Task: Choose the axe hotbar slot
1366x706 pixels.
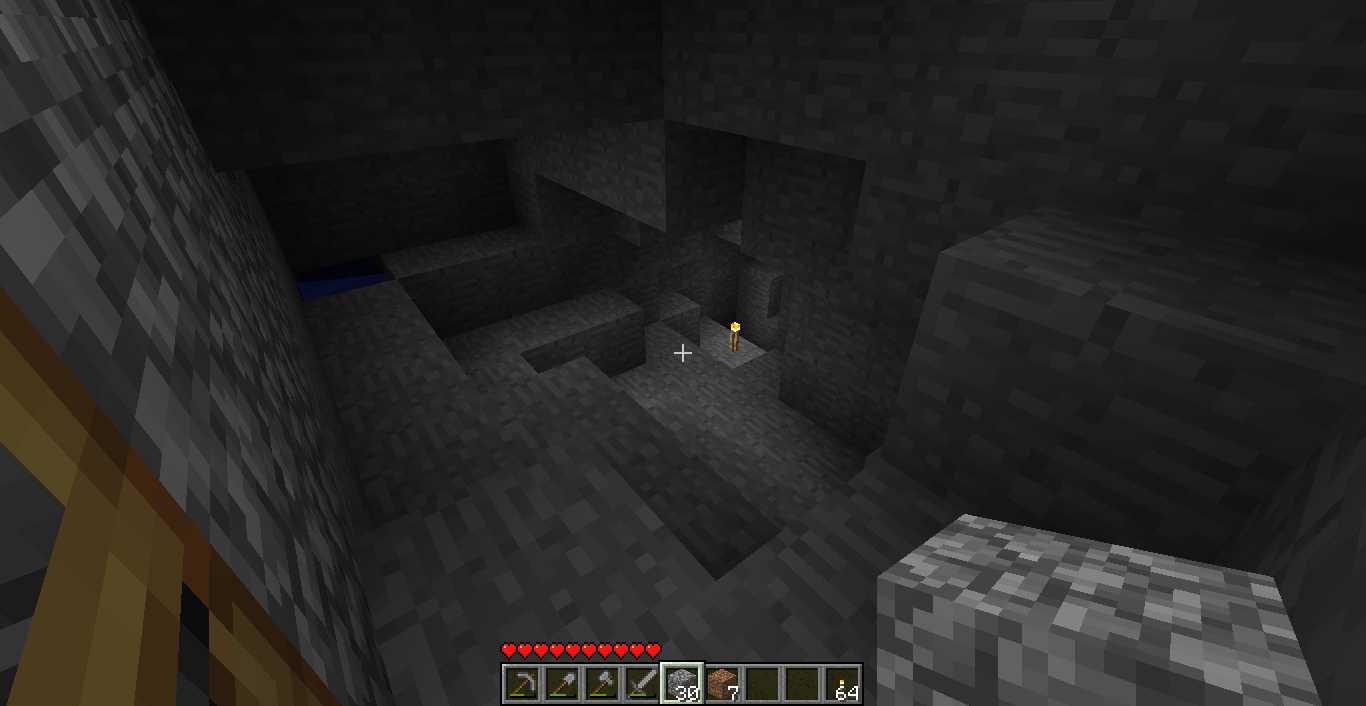Action: point(602,684)
